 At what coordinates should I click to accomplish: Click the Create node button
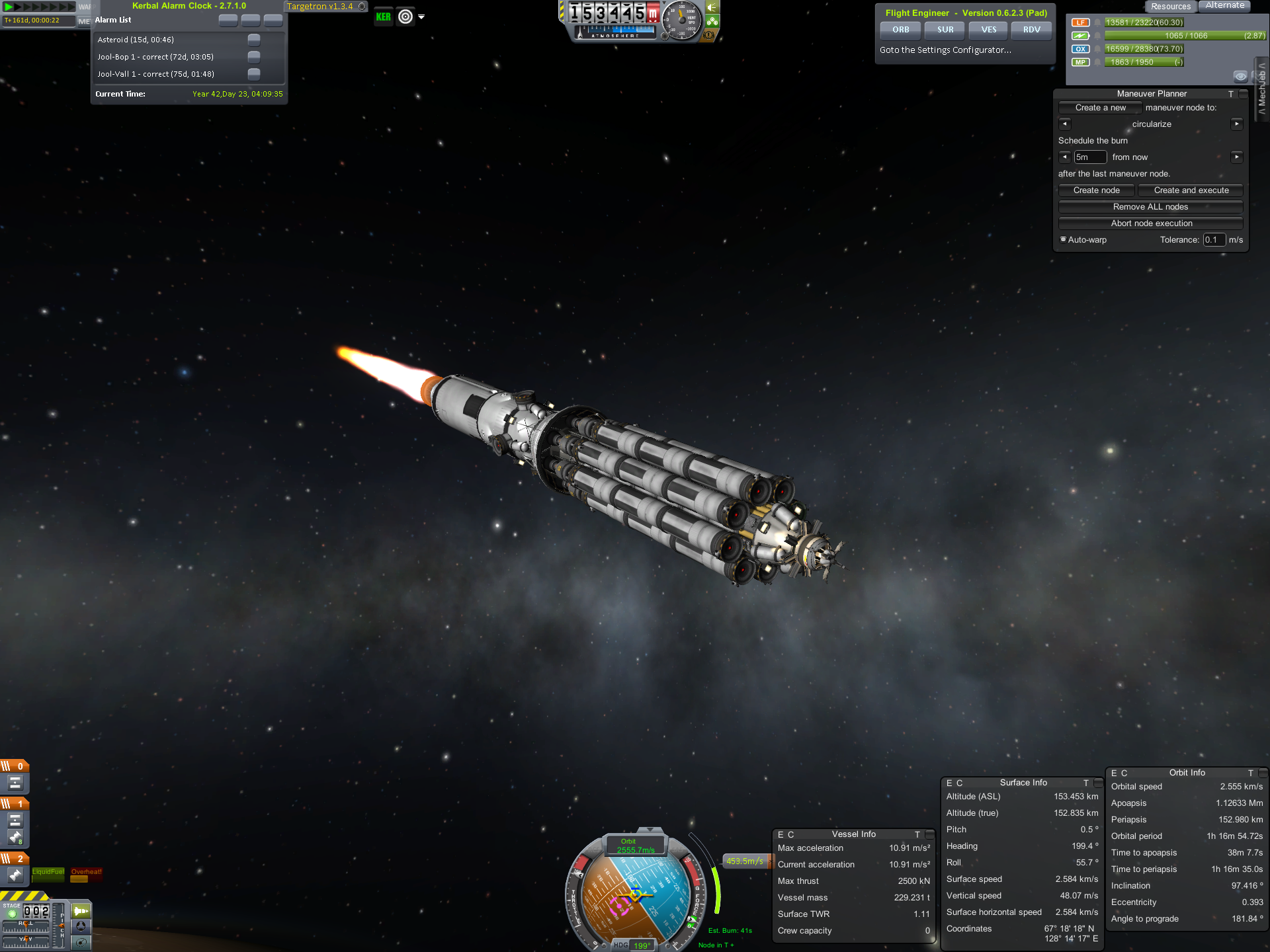(1096, 190)
